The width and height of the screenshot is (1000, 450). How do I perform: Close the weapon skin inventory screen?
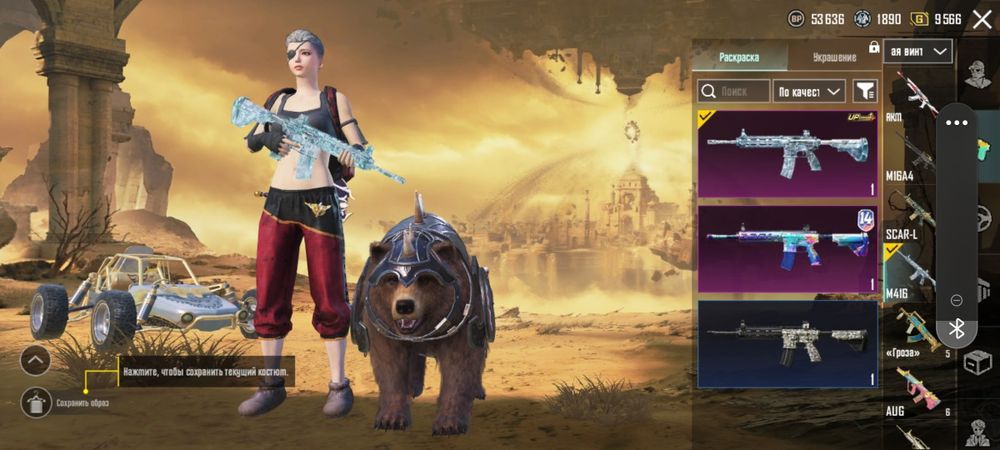click(981, 19)
